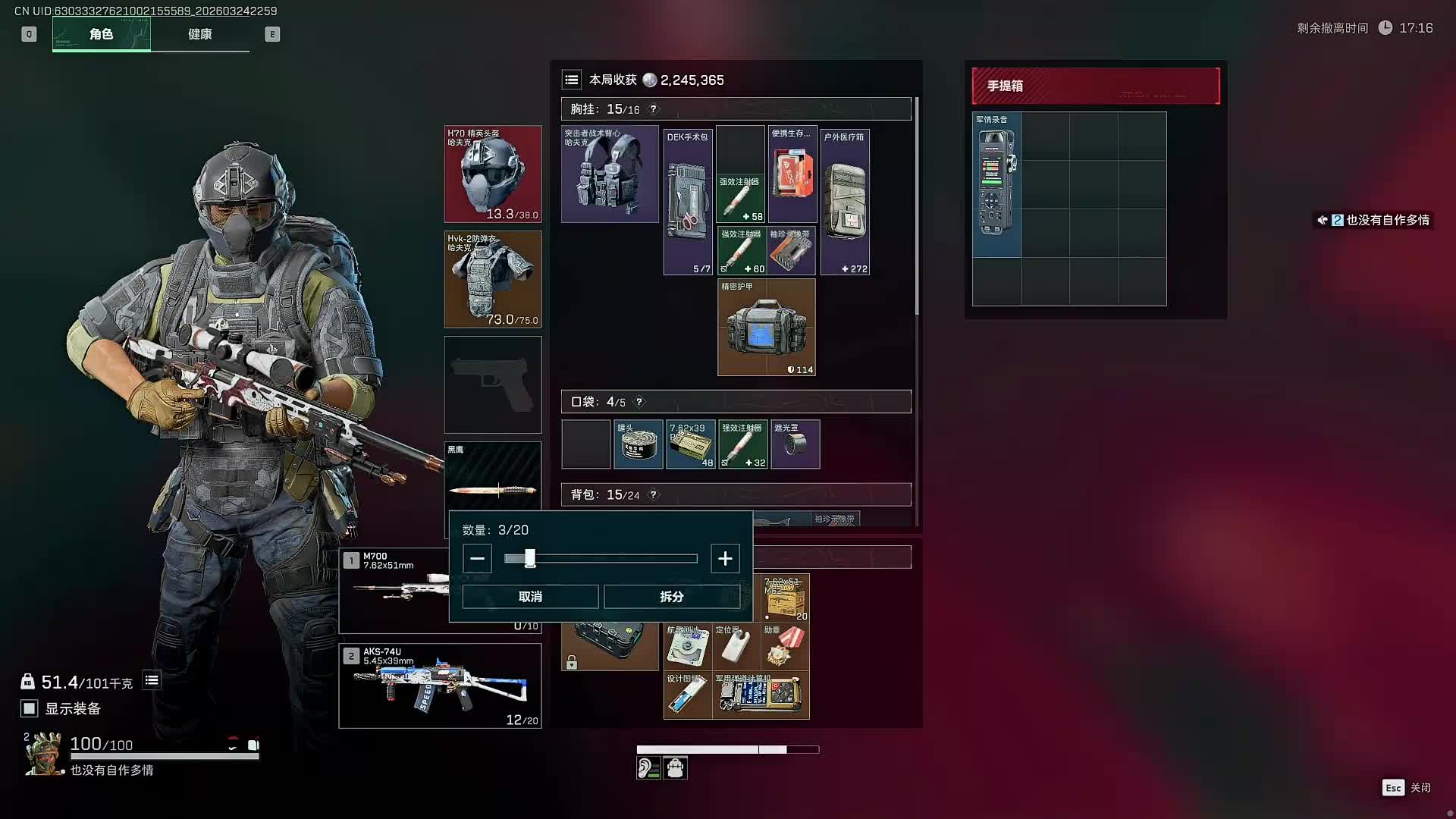Select the 精密护甲 armor repair kit
The height and width of the screenshot is (819, 1456).
click(766, 327)
